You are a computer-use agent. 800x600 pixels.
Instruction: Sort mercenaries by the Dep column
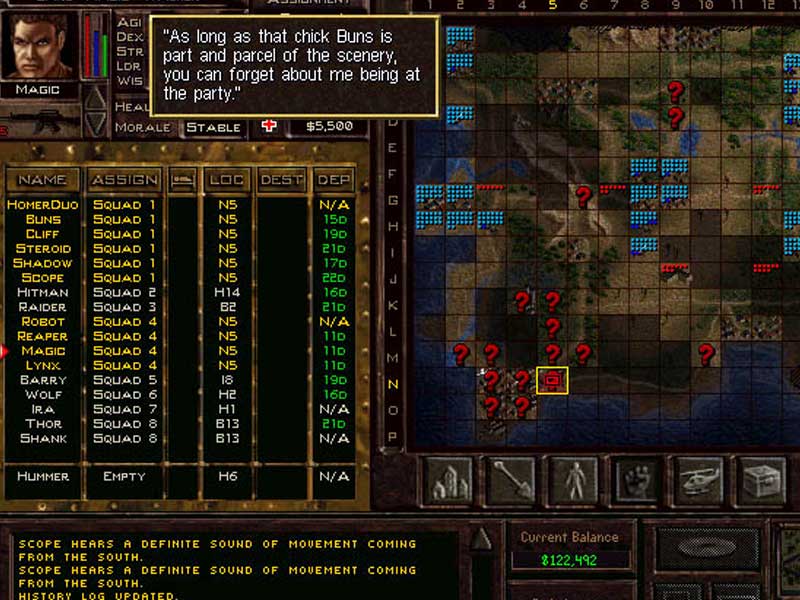(333, 180)
